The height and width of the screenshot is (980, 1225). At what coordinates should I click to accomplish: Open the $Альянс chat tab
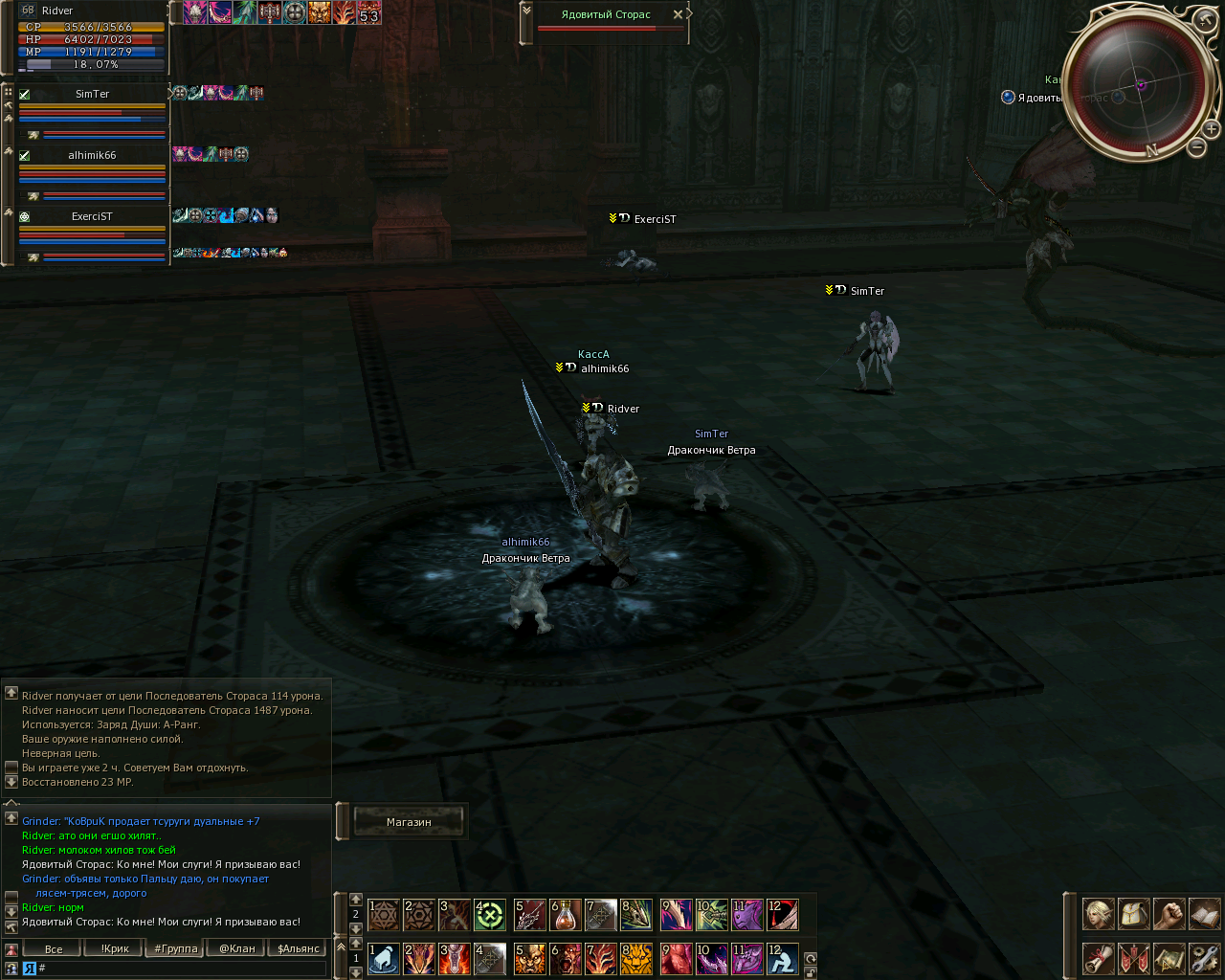coord(299,949)
